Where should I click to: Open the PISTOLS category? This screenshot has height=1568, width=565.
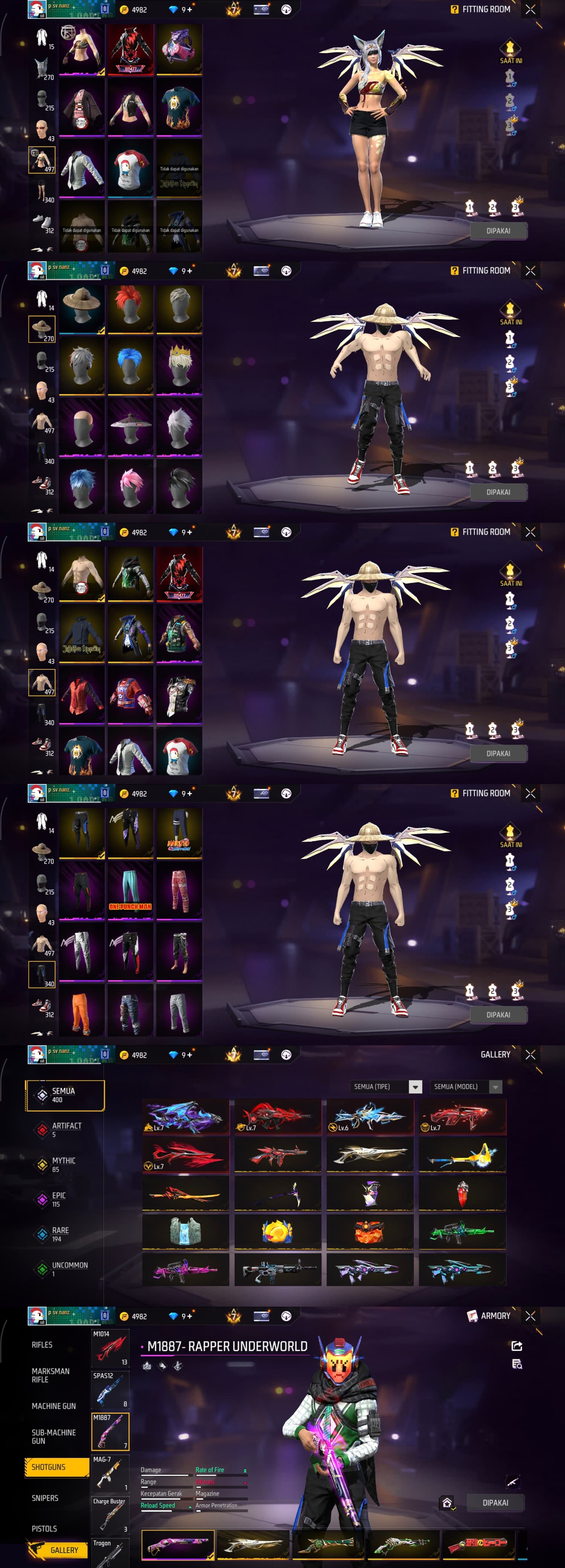44,1528
